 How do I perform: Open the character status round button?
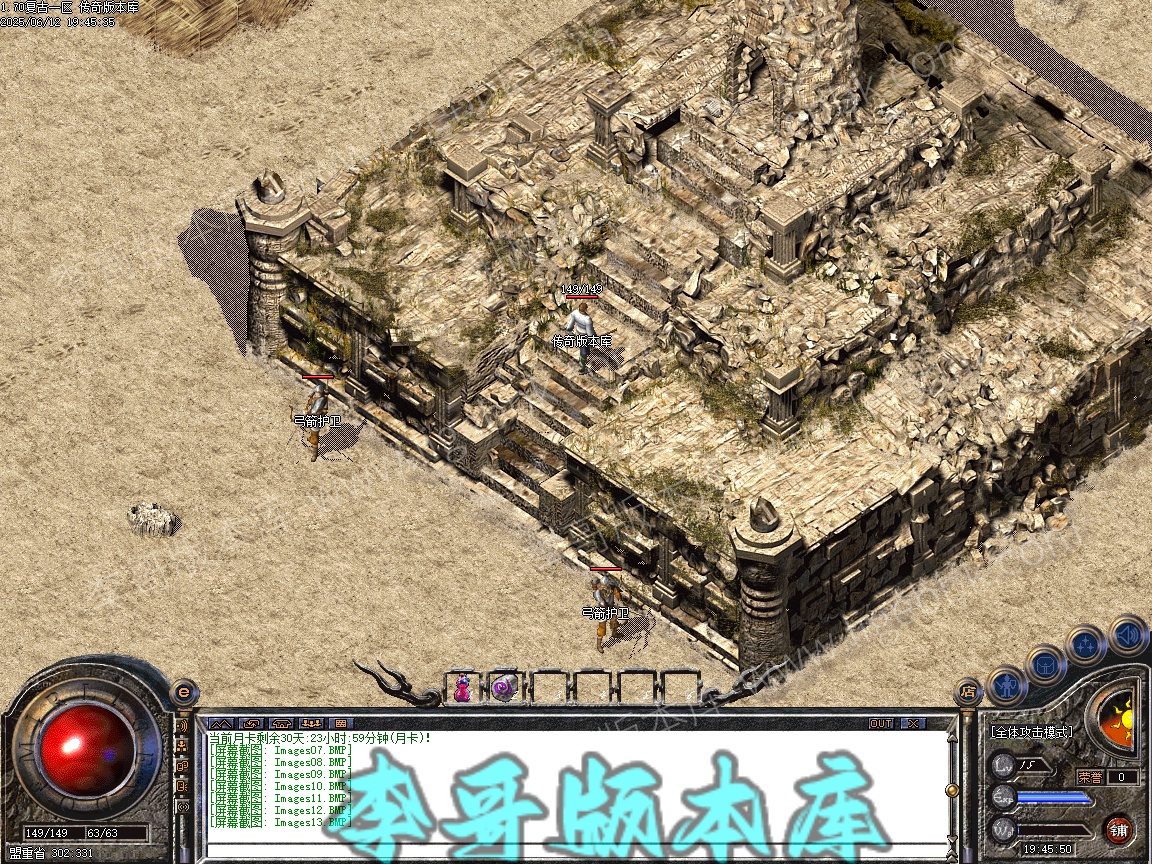tap(1006, 686)
